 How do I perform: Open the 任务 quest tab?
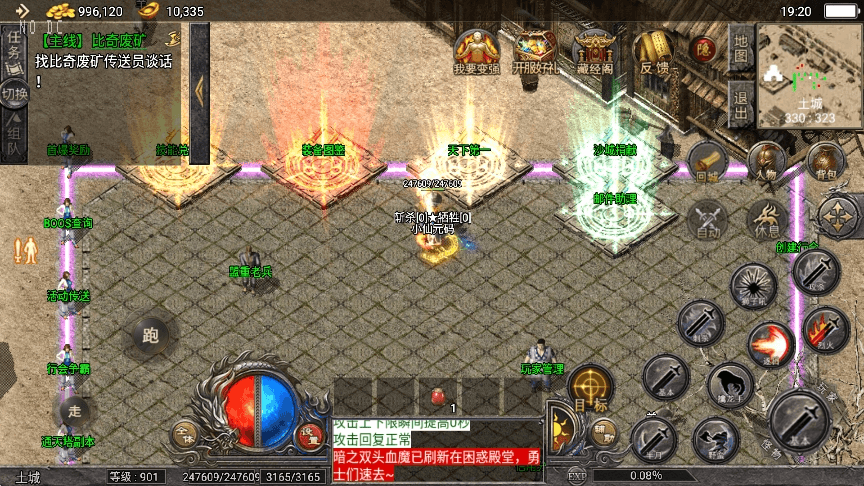tap(14, 47)
